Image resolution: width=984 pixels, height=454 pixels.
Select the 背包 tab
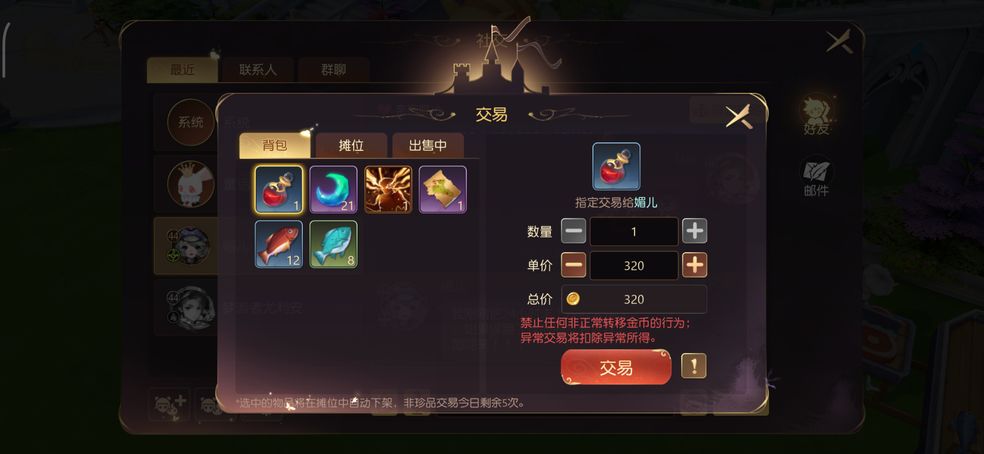275,146
